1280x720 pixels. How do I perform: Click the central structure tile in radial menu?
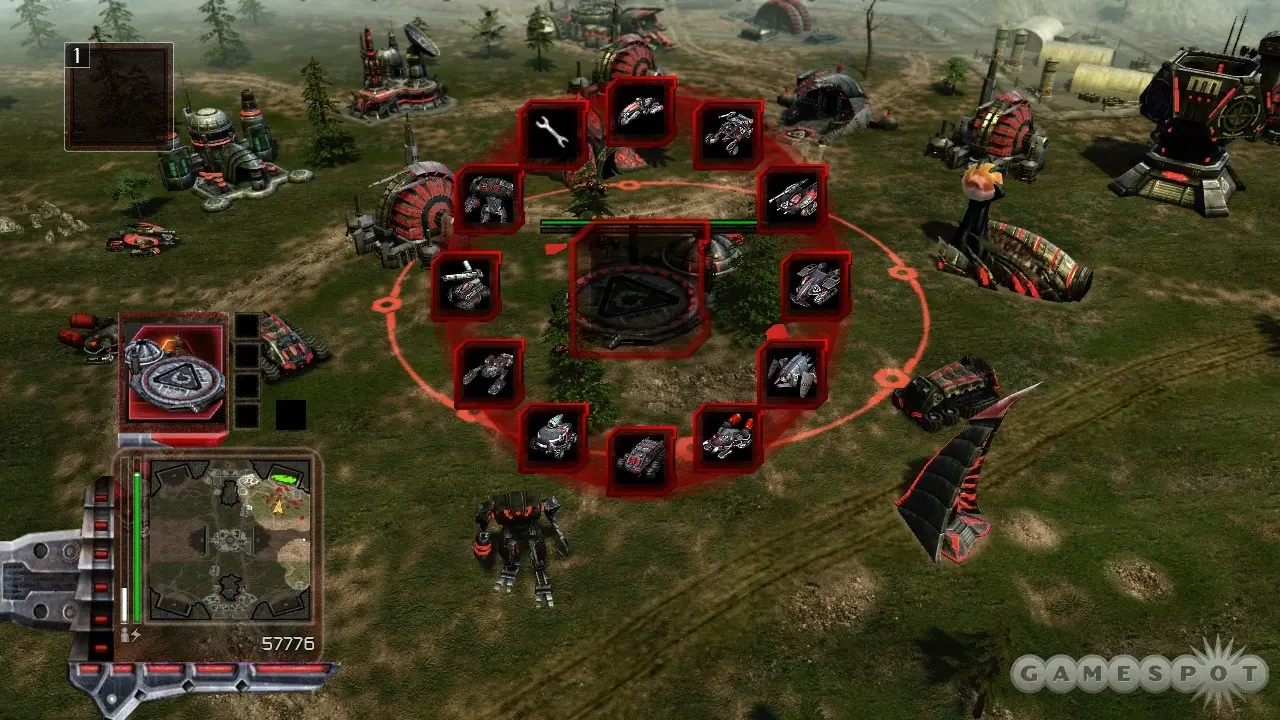(640, 290)
